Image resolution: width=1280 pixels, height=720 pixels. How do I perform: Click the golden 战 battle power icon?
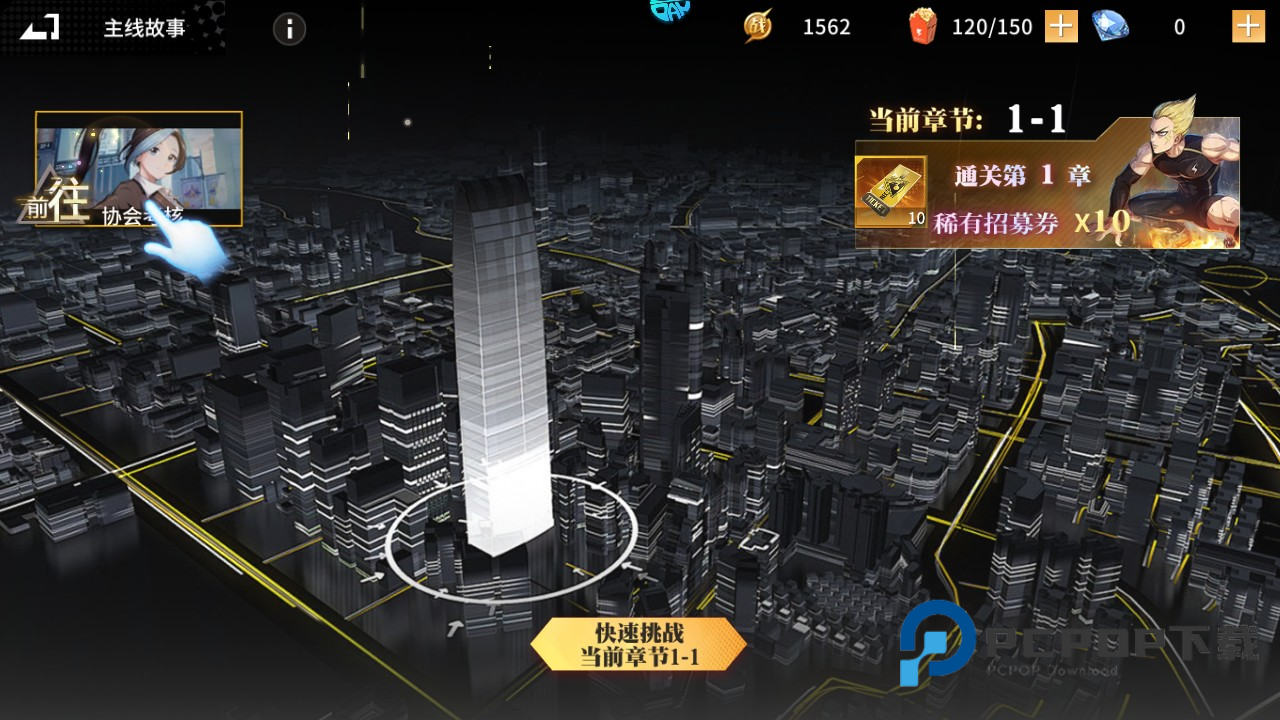(757, 27)
